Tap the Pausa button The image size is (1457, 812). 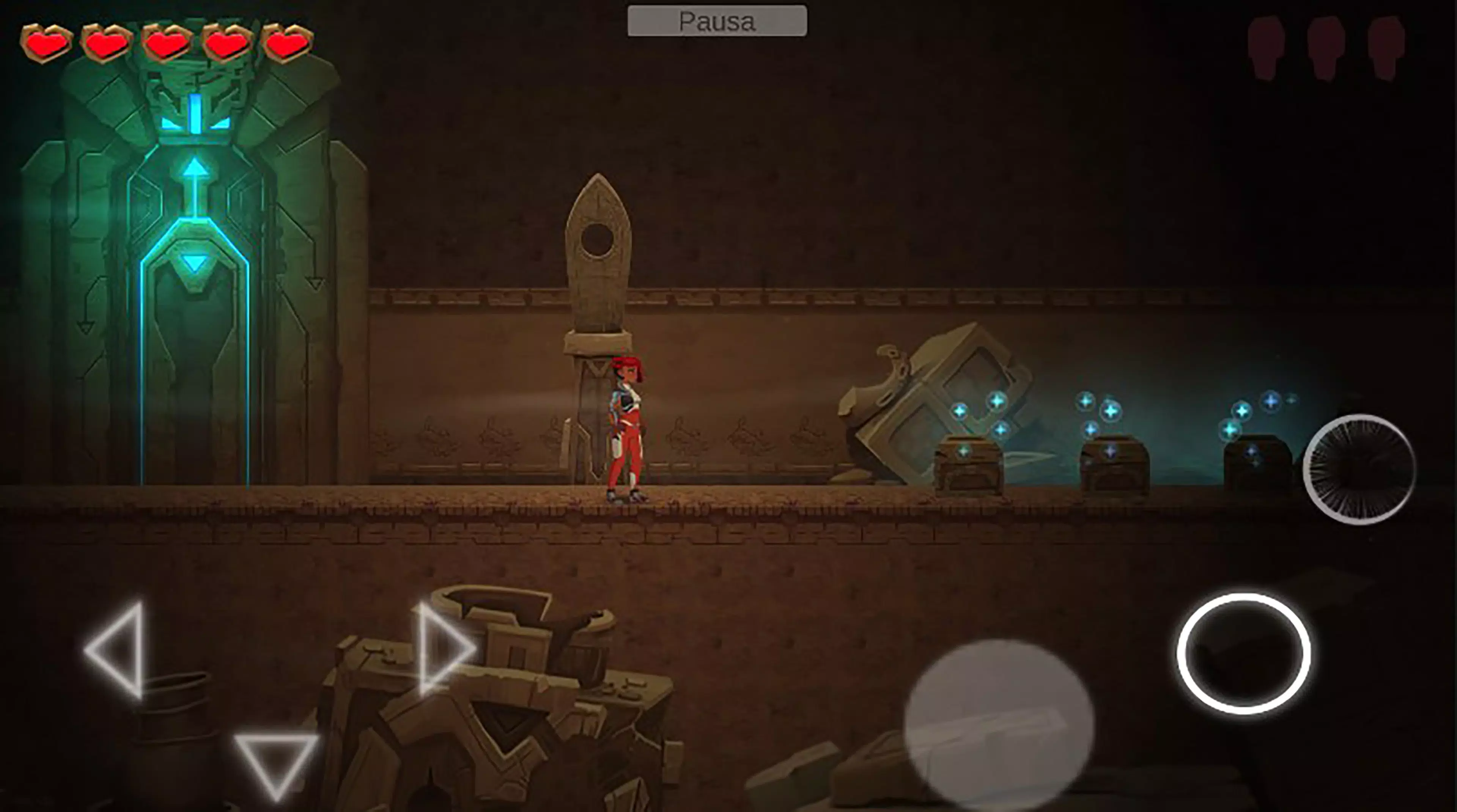click(717, 22)
